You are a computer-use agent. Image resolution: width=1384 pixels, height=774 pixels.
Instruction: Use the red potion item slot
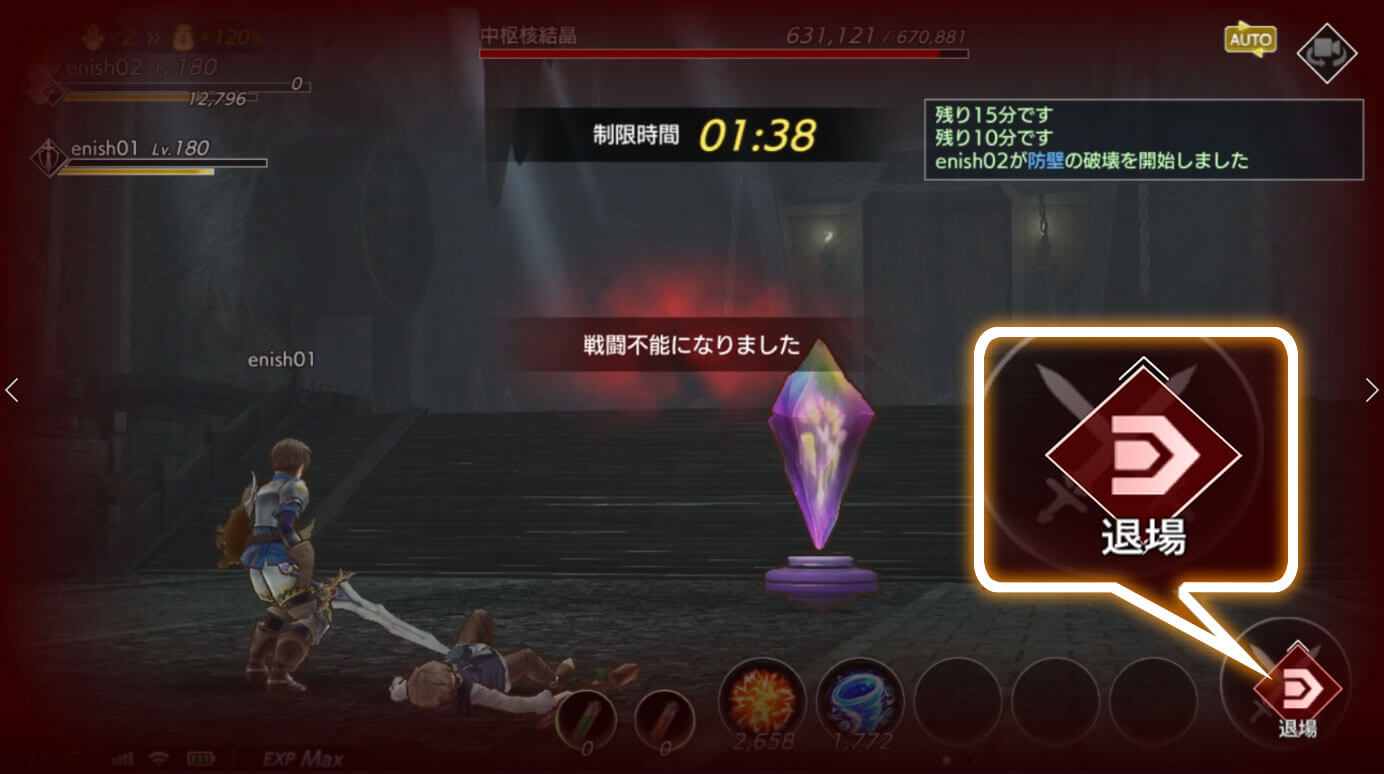pyautogui.click(x=663, y=717)
